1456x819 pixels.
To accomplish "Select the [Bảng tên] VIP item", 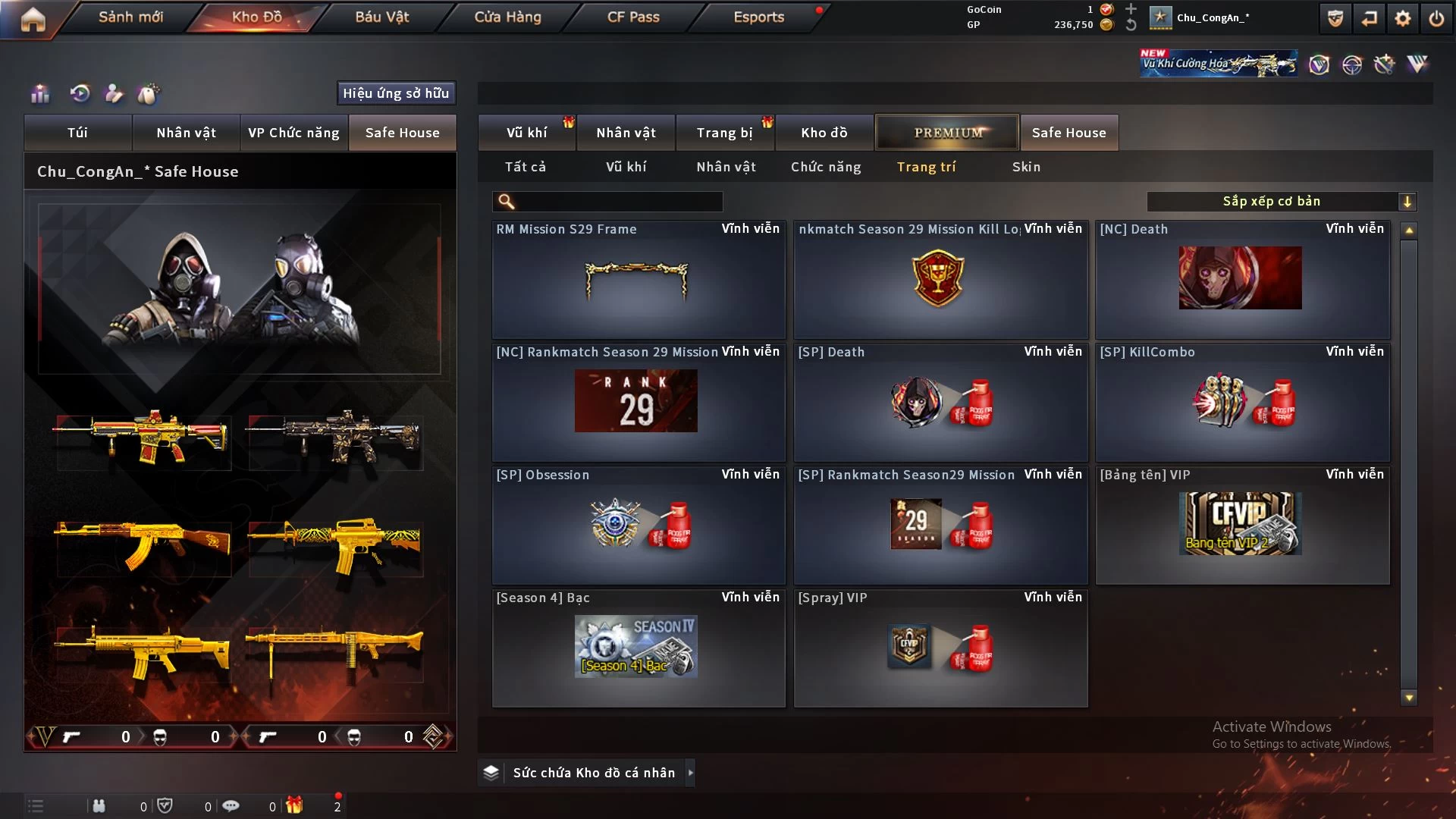I will point(1241,525).
